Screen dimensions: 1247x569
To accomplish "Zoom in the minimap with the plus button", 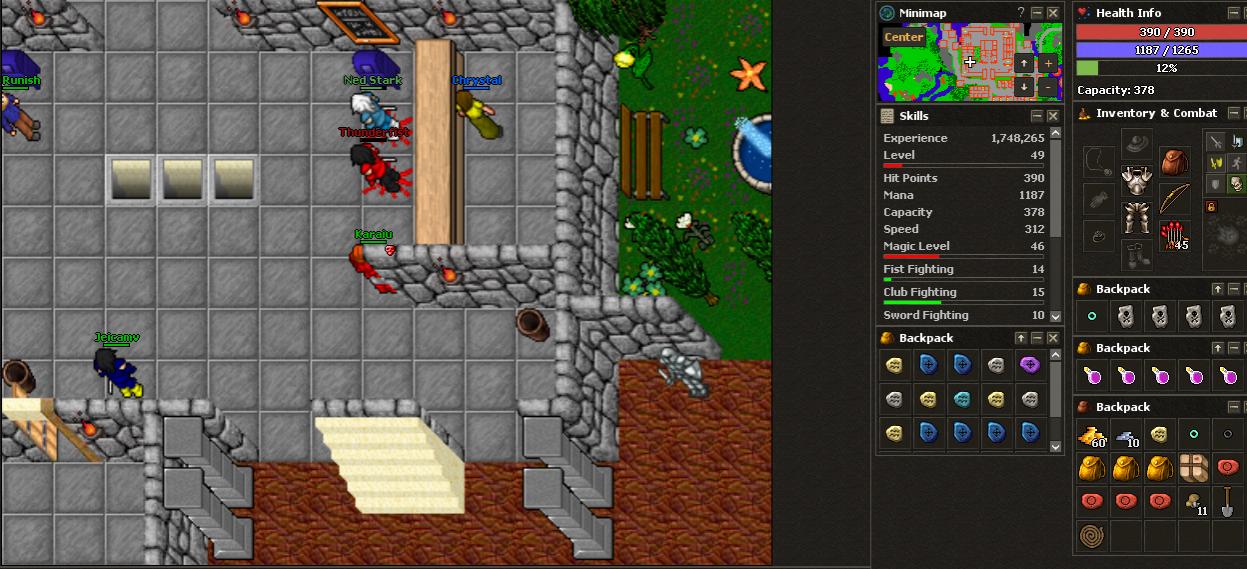I will 1047,63.
